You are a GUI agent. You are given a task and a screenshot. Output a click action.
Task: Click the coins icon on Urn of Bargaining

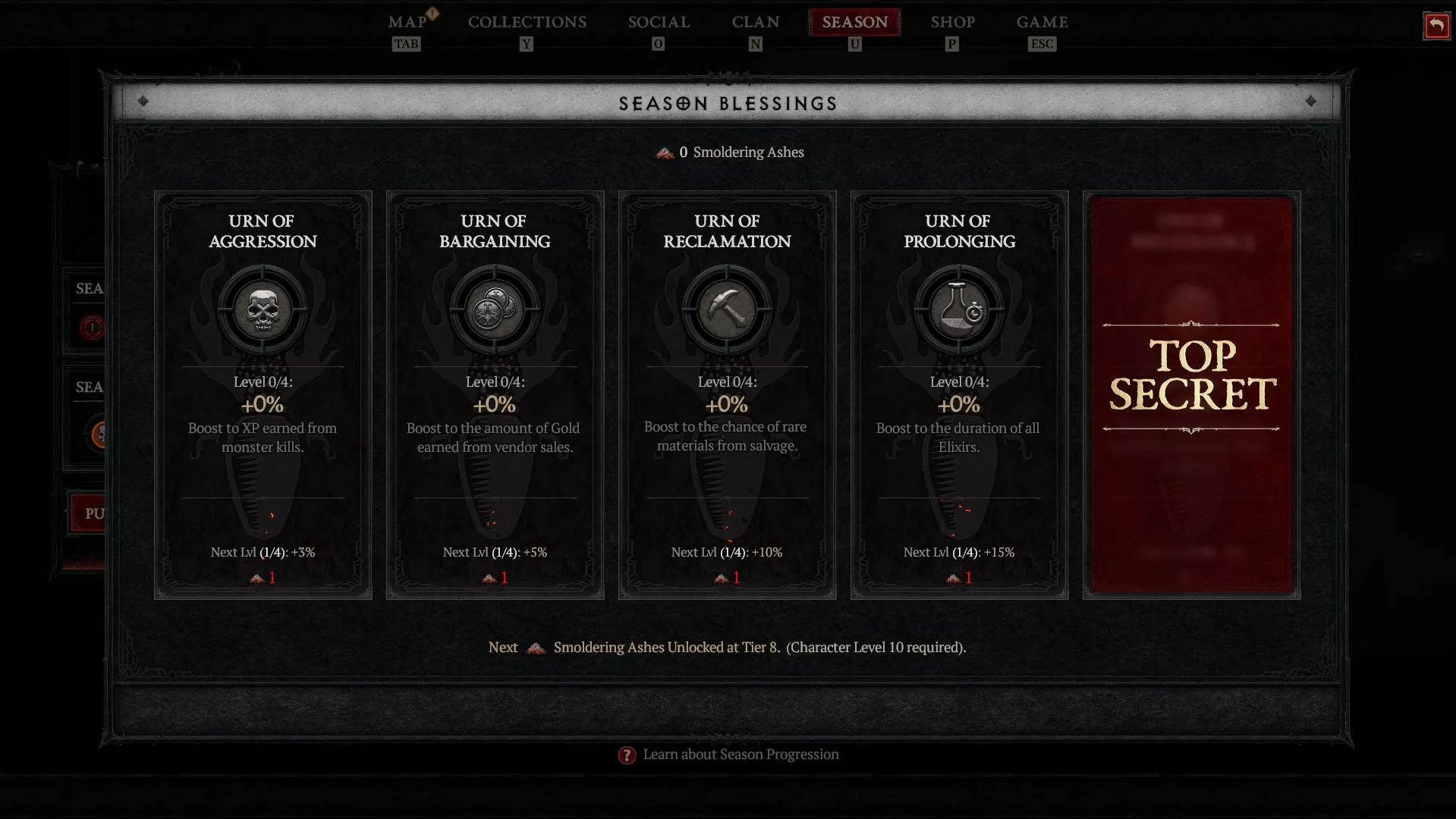495,309
